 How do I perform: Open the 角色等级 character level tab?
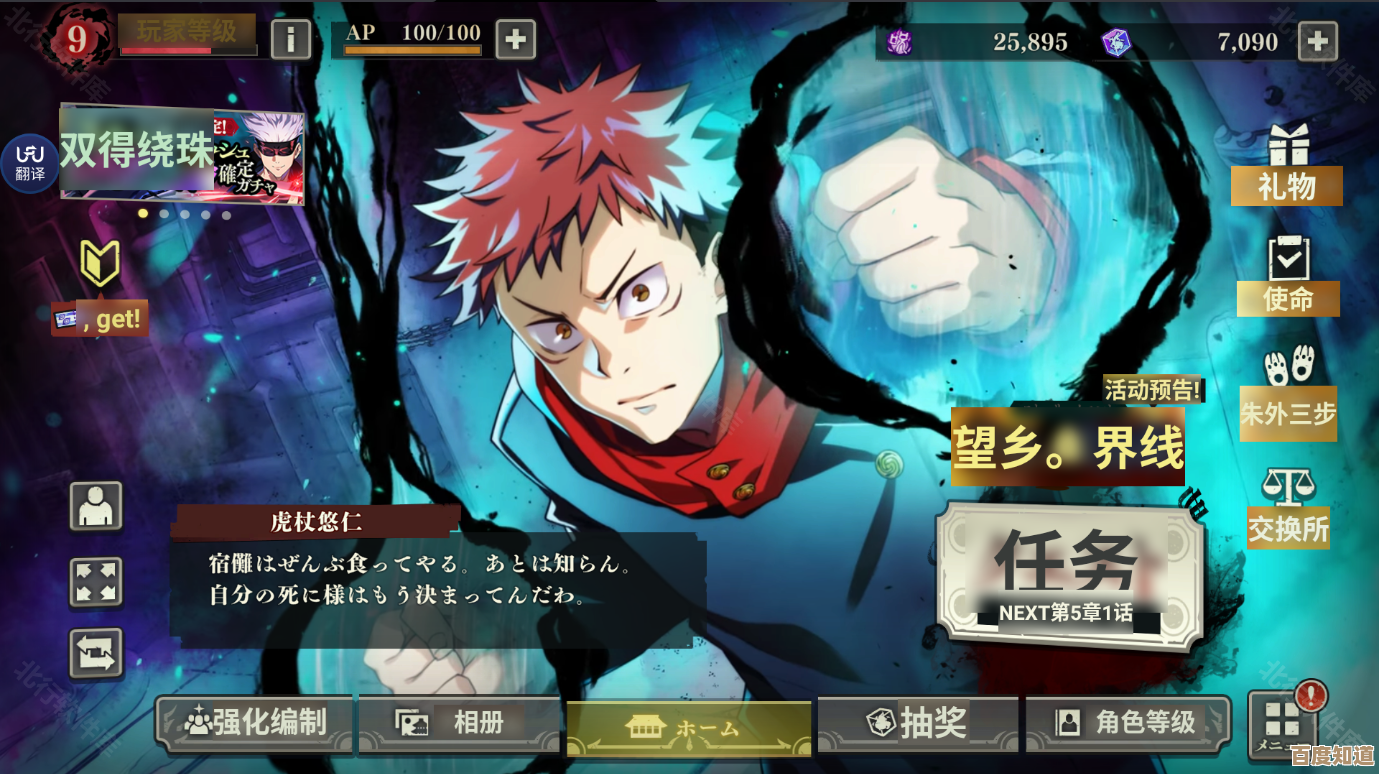[1127, 723]
